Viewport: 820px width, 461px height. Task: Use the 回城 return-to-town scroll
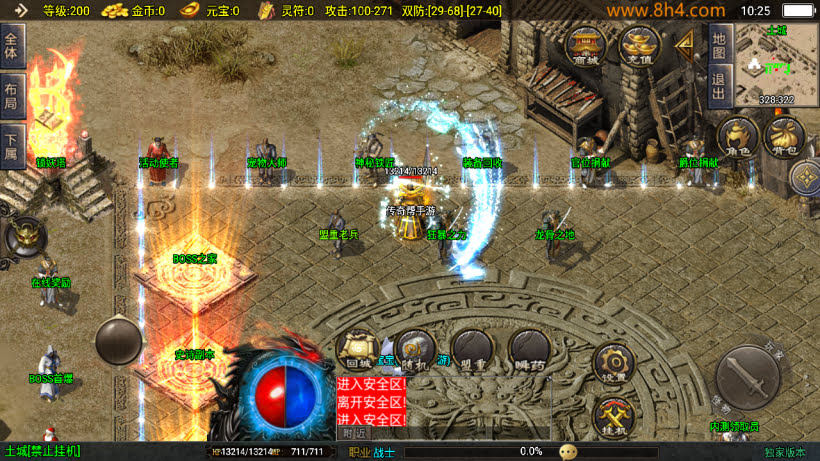pyautogui.click(x=358, y=350)
